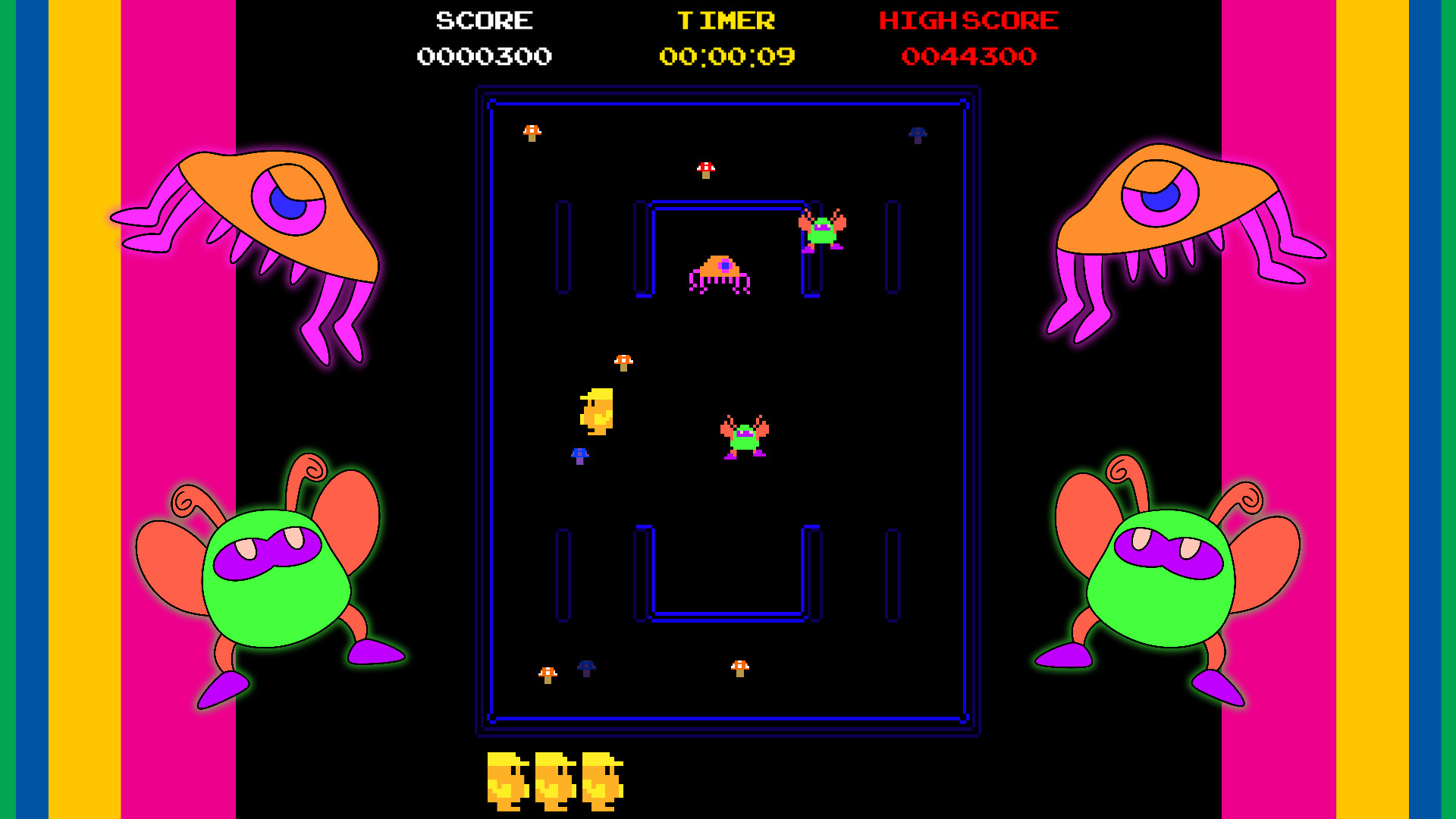Click the score value 0000300

484,55
